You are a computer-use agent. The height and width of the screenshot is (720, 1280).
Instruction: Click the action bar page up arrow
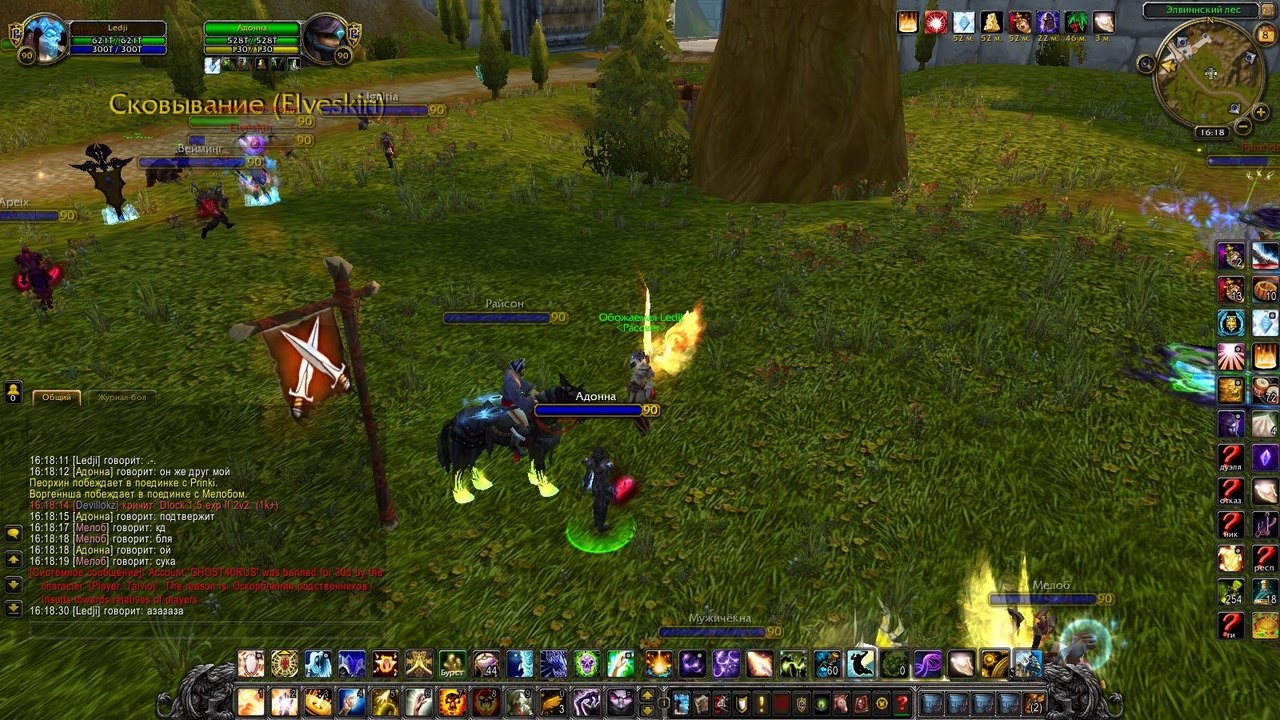click(647, 695)
